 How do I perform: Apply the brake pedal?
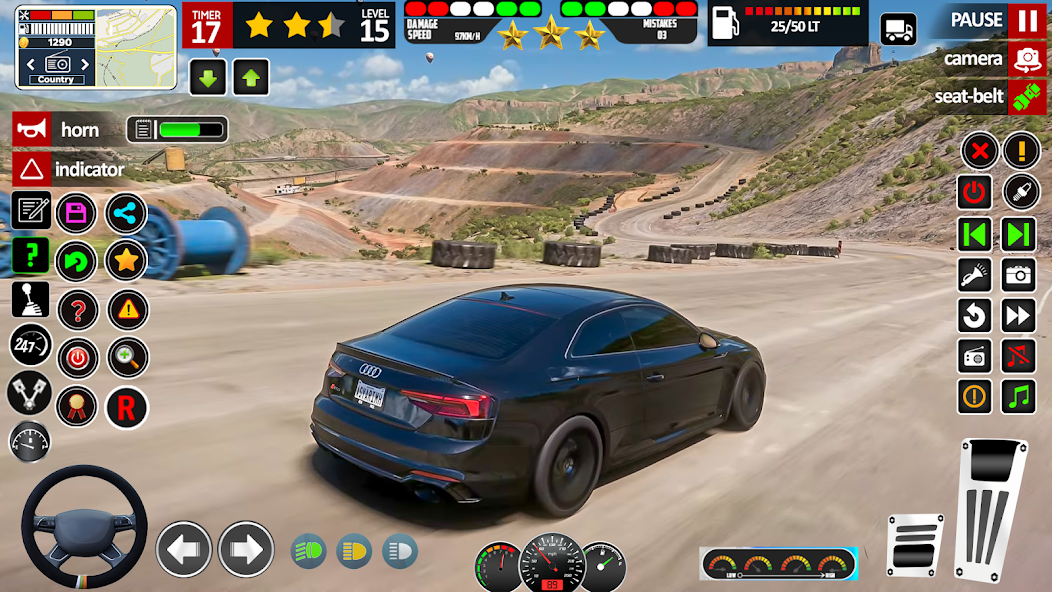914,545
